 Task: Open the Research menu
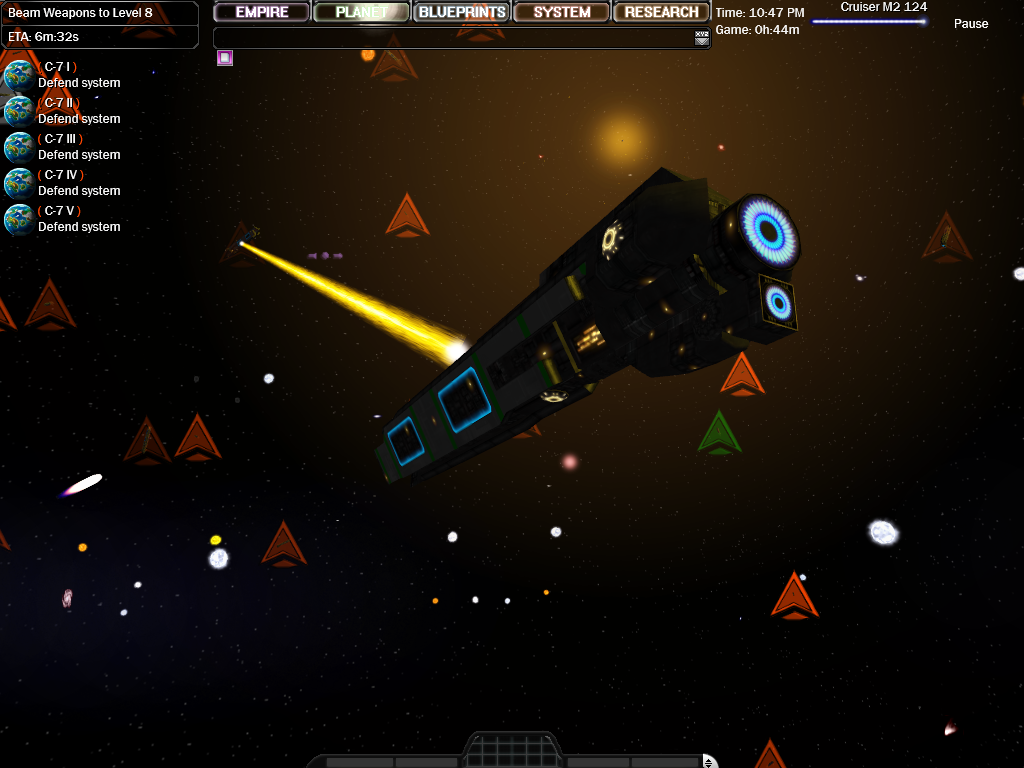click(661, 12)
